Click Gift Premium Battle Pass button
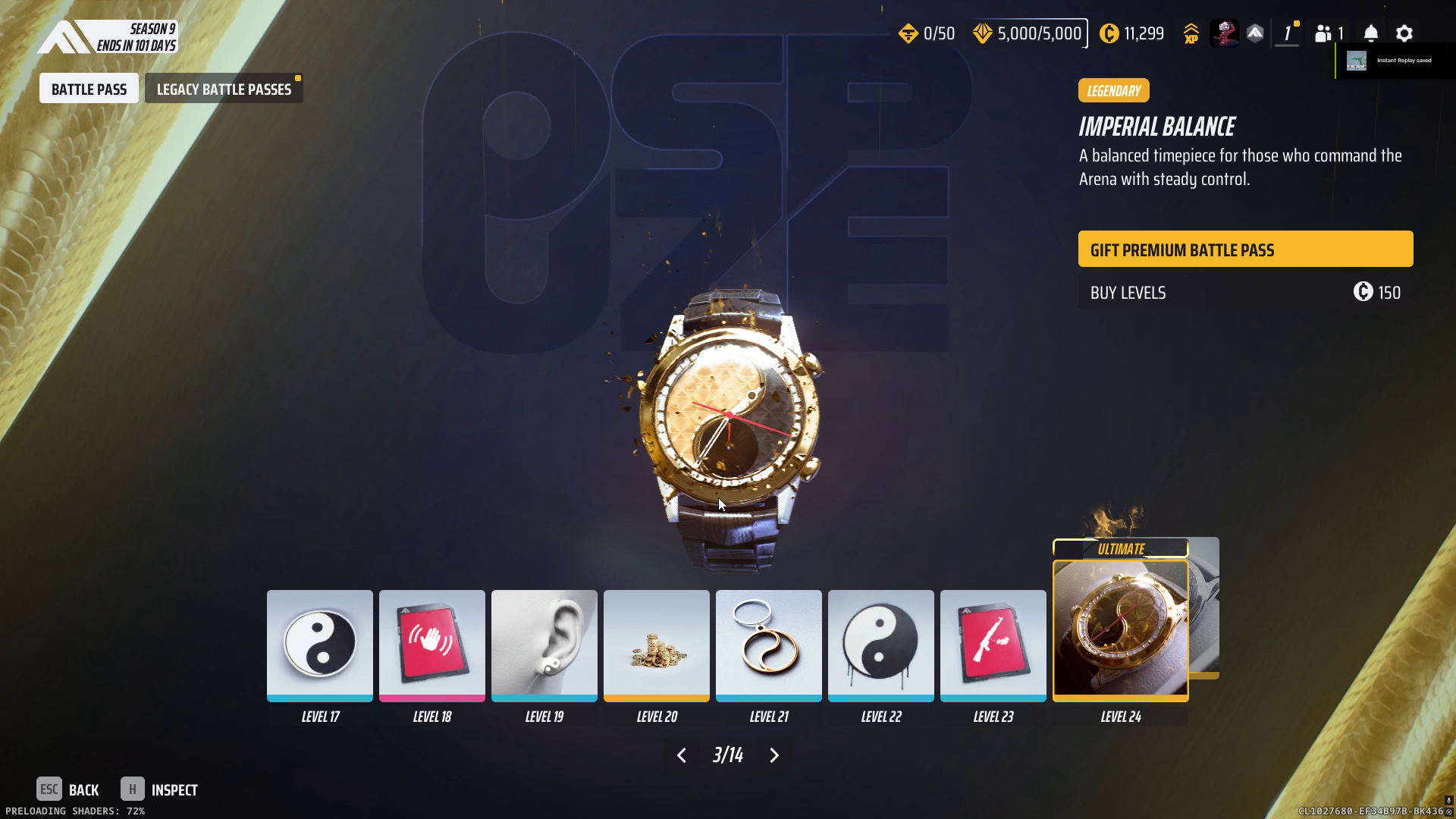This screenshot has width=1456, height=819. pyautogui.click(x=1245, y=249)
